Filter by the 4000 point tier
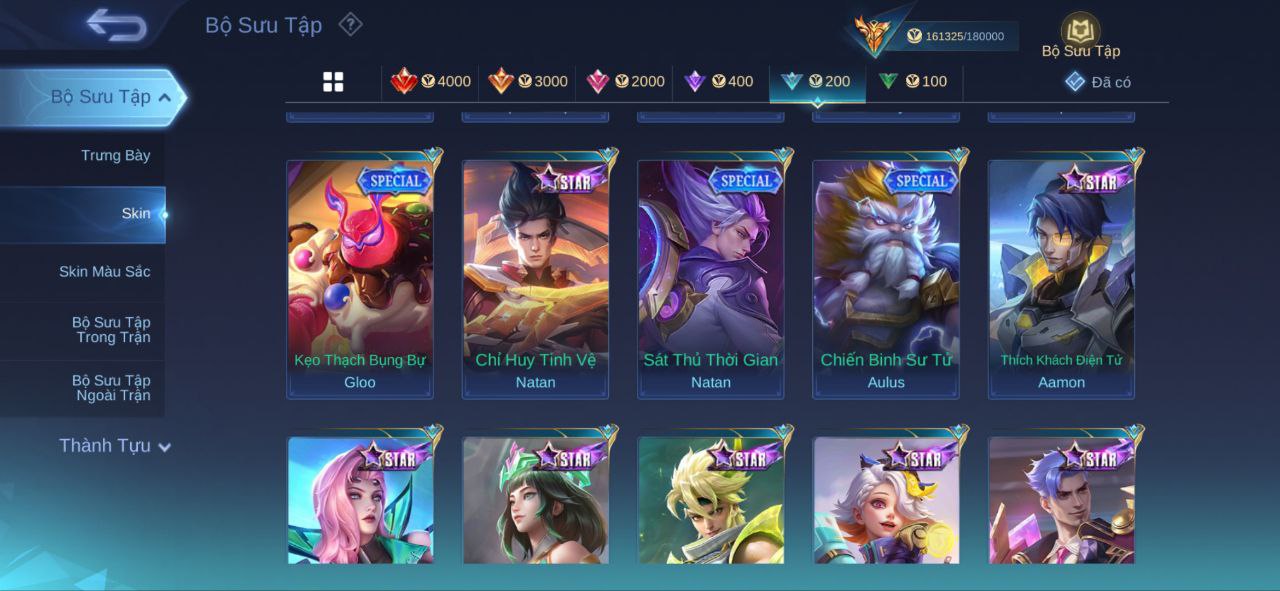 click(431, 82)
